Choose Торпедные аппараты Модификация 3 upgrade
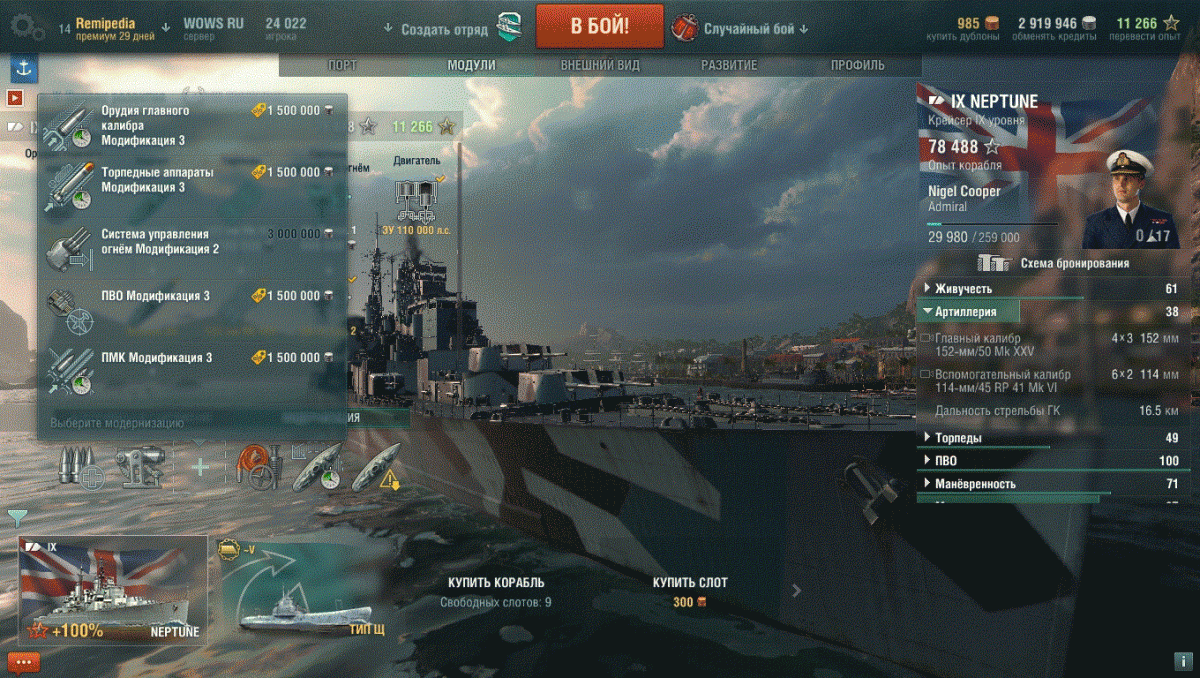 pyautogui.click(x=190, y=182)
